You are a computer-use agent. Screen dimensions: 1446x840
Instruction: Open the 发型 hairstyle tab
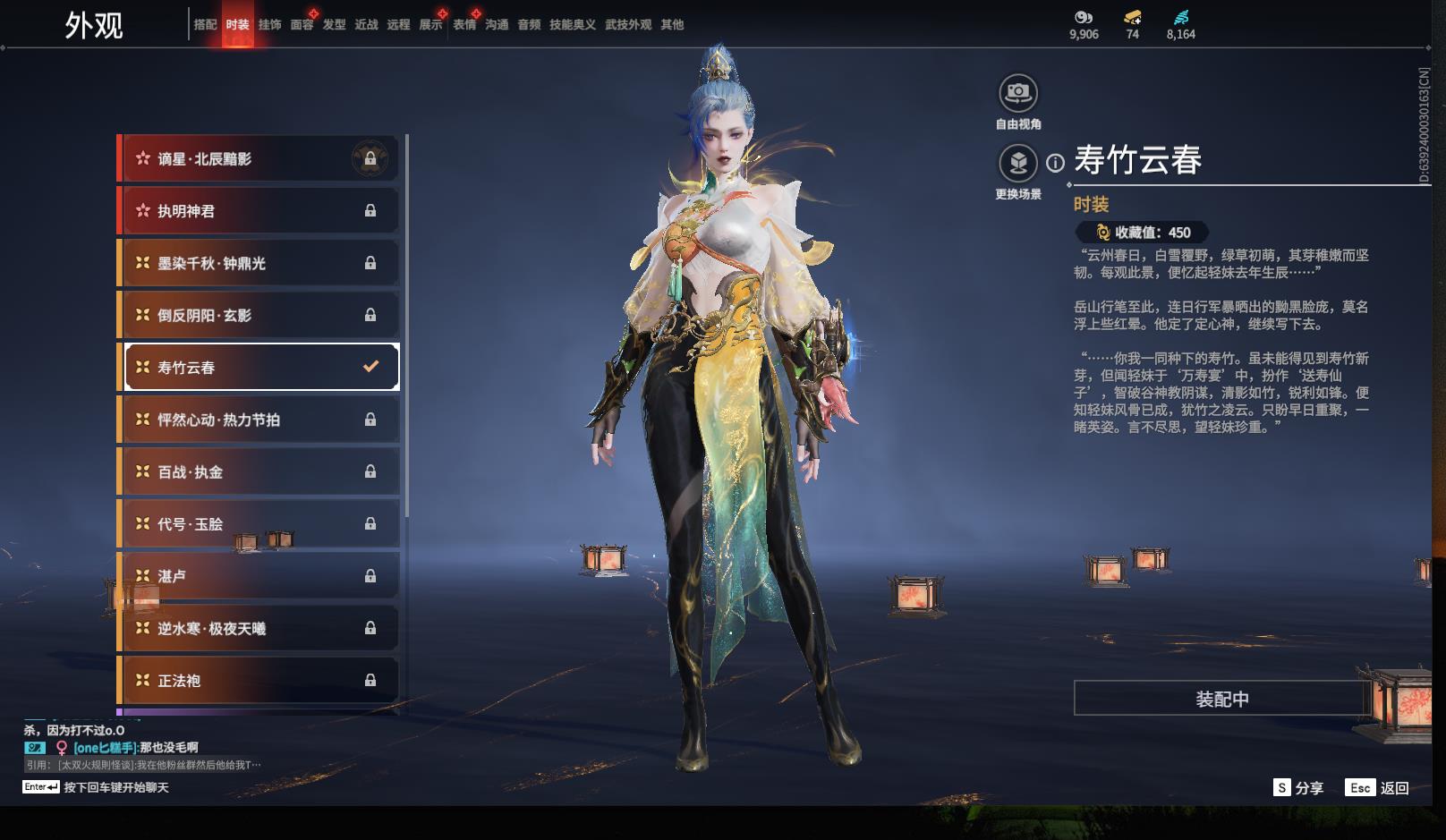(334, 25)
